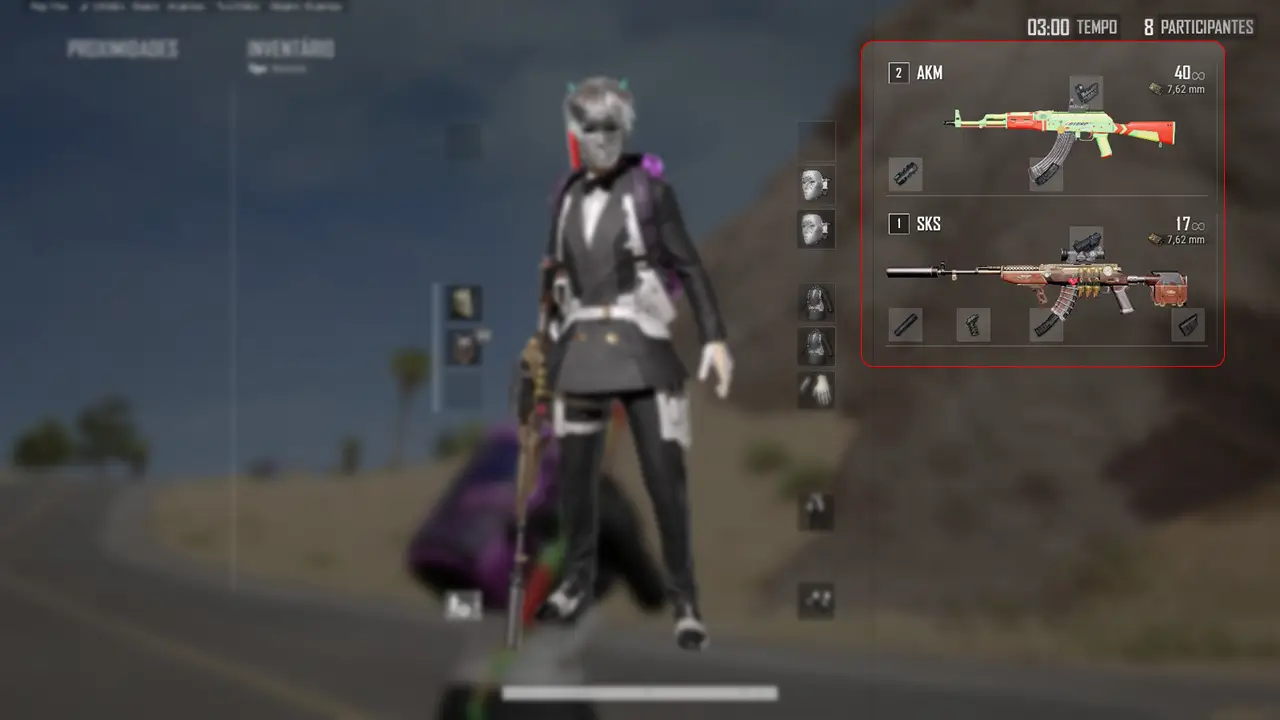Image resolution: width=1280 pixels, height=720 pixels.
Task: Click the sight attachment slot above the AKM
Action: coord(1086,91)
